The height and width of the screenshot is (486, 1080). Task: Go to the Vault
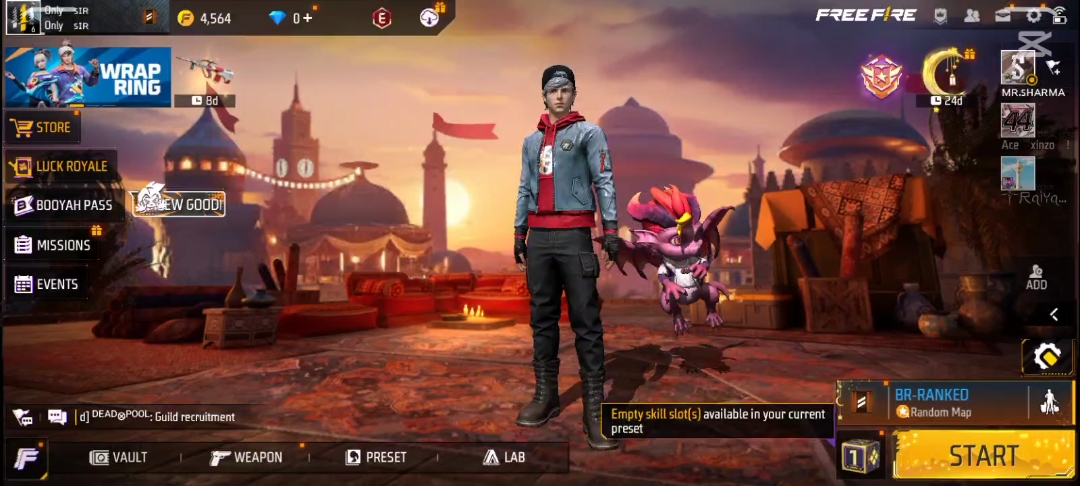tap(118, 457)
